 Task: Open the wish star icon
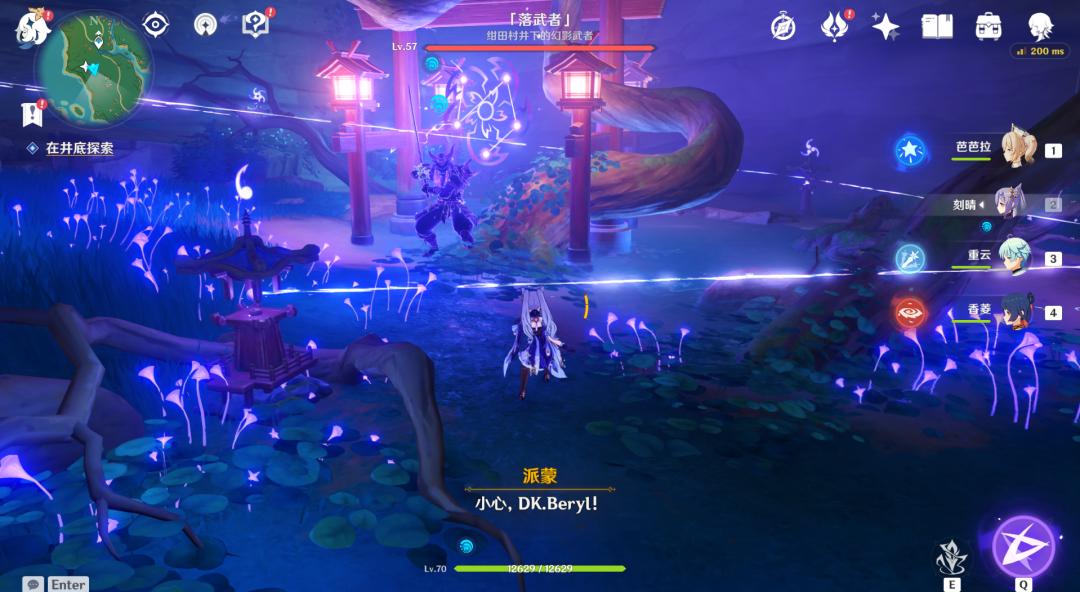pos(885,26)
